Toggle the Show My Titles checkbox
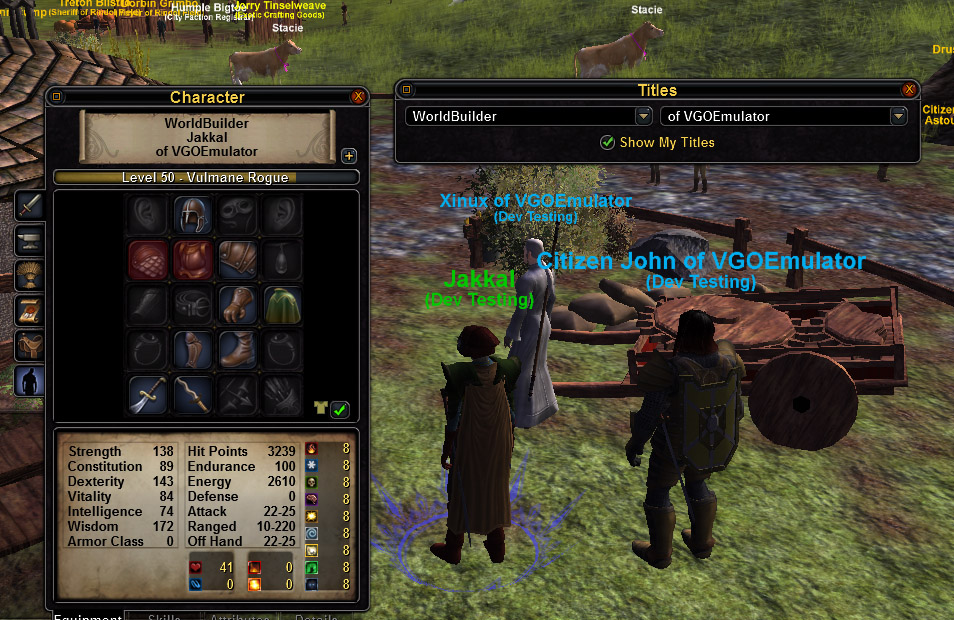 (607, 142)
